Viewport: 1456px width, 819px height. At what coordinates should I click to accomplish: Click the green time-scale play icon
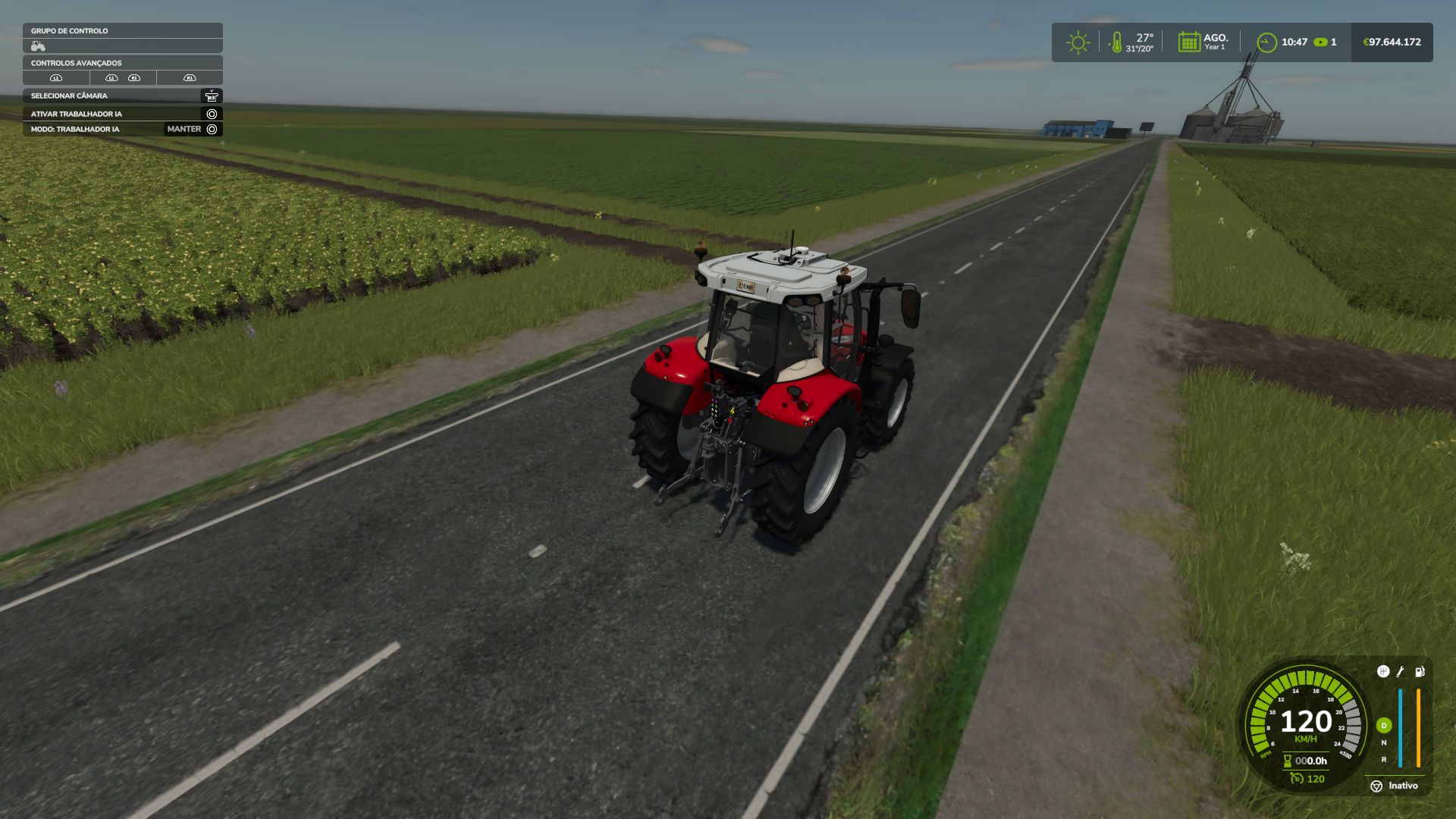click(x=1321, y=42)
